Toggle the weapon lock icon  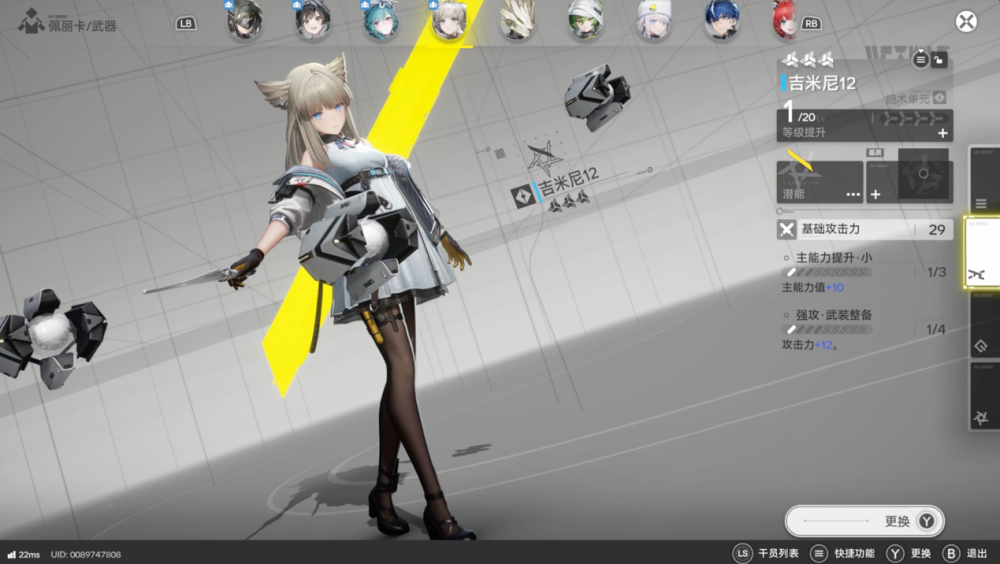(938, 60)
